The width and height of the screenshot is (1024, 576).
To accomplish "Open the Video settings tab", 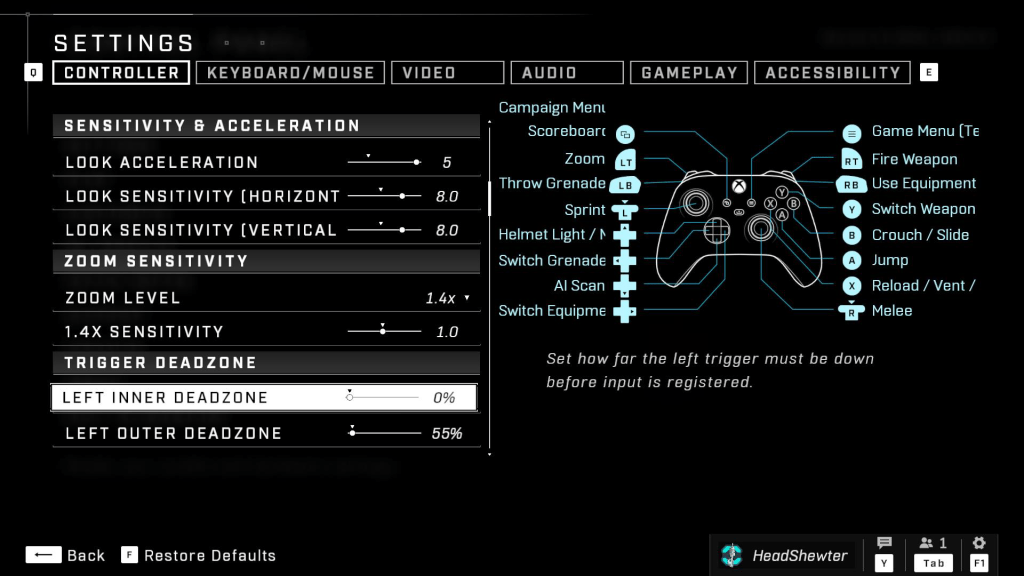I will [447, 73].
